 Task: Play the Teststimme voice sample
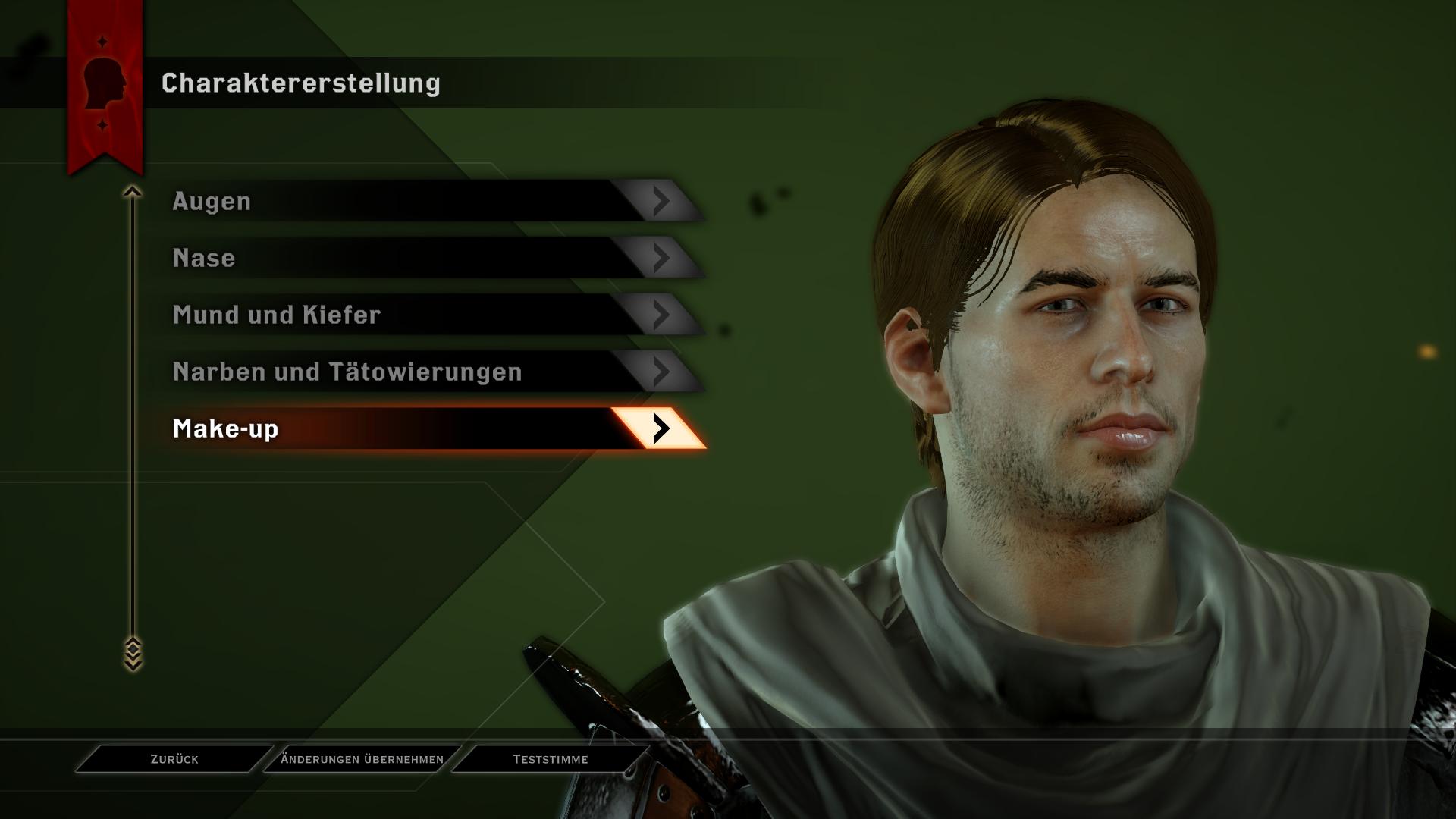[550, 759]
